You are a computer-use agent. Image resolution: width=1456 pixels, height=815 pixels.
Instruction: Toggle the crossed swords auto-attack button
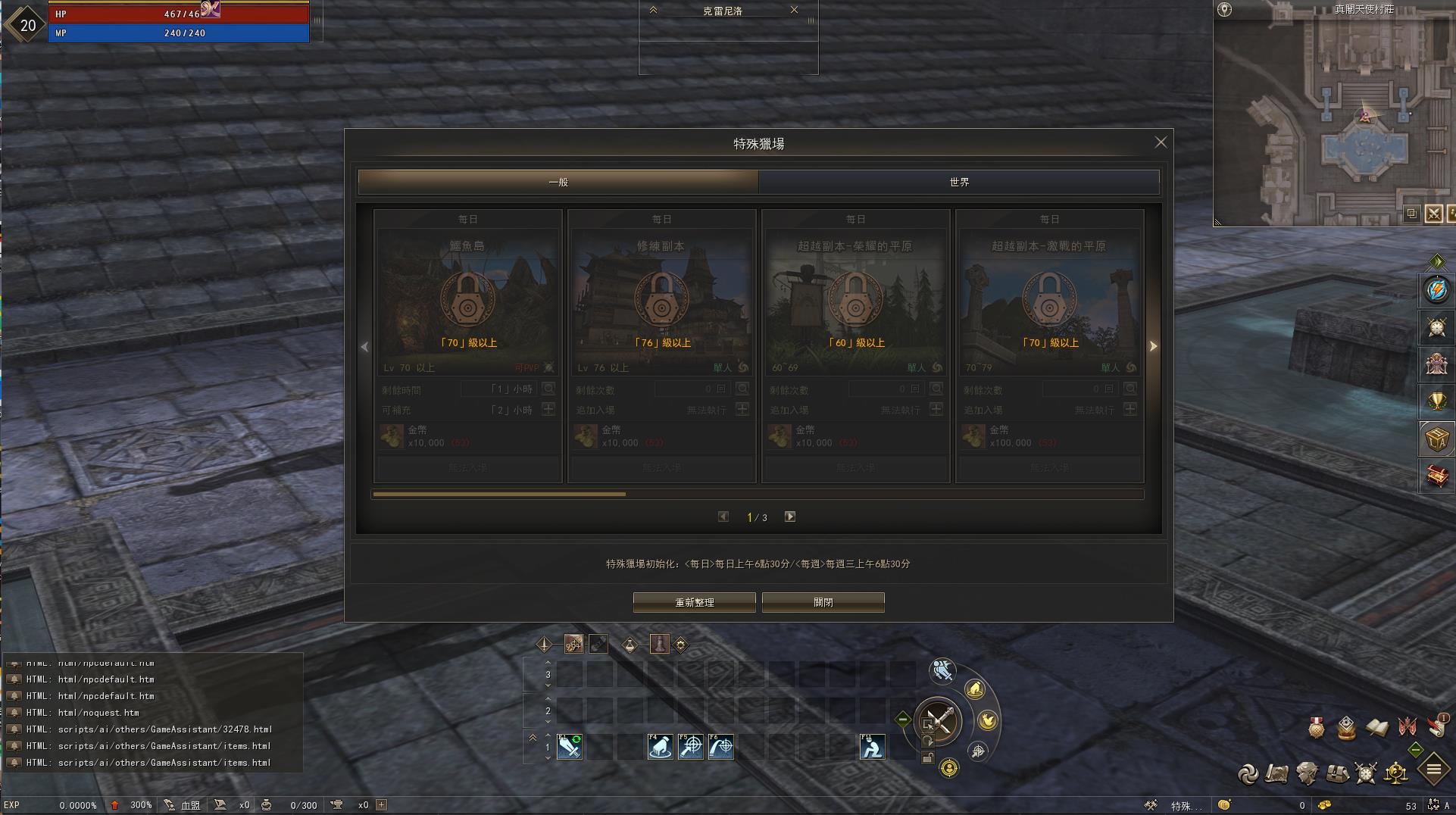point(938,720)
